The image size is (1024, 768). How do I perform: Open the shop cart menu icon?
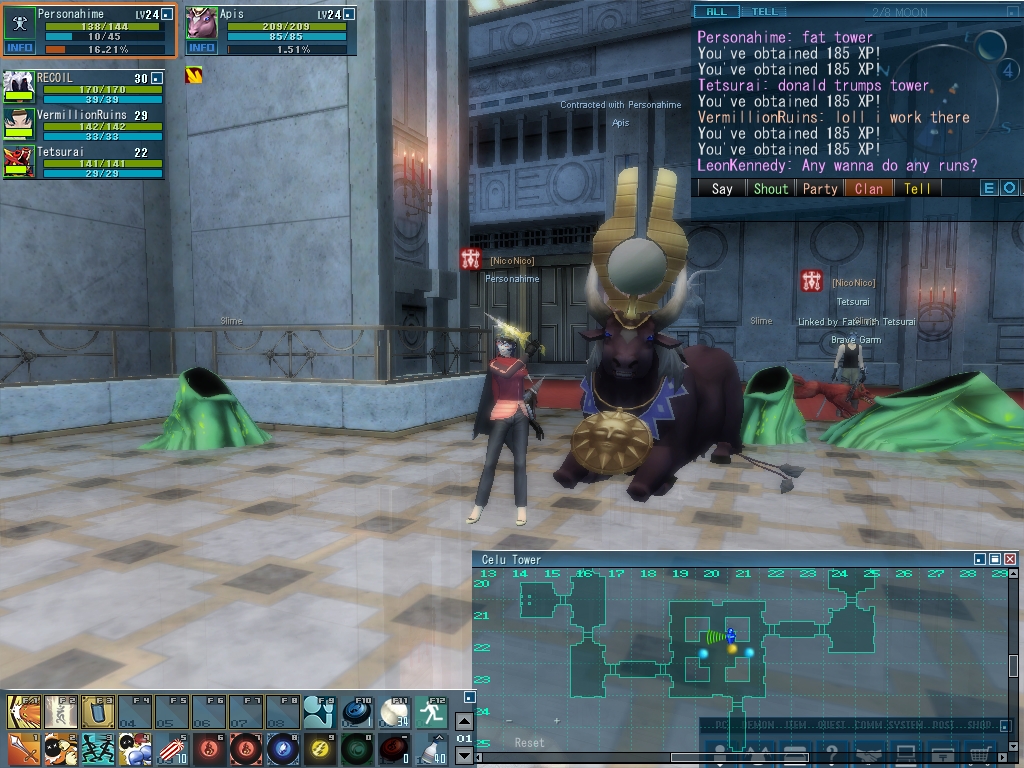point(980,755)
